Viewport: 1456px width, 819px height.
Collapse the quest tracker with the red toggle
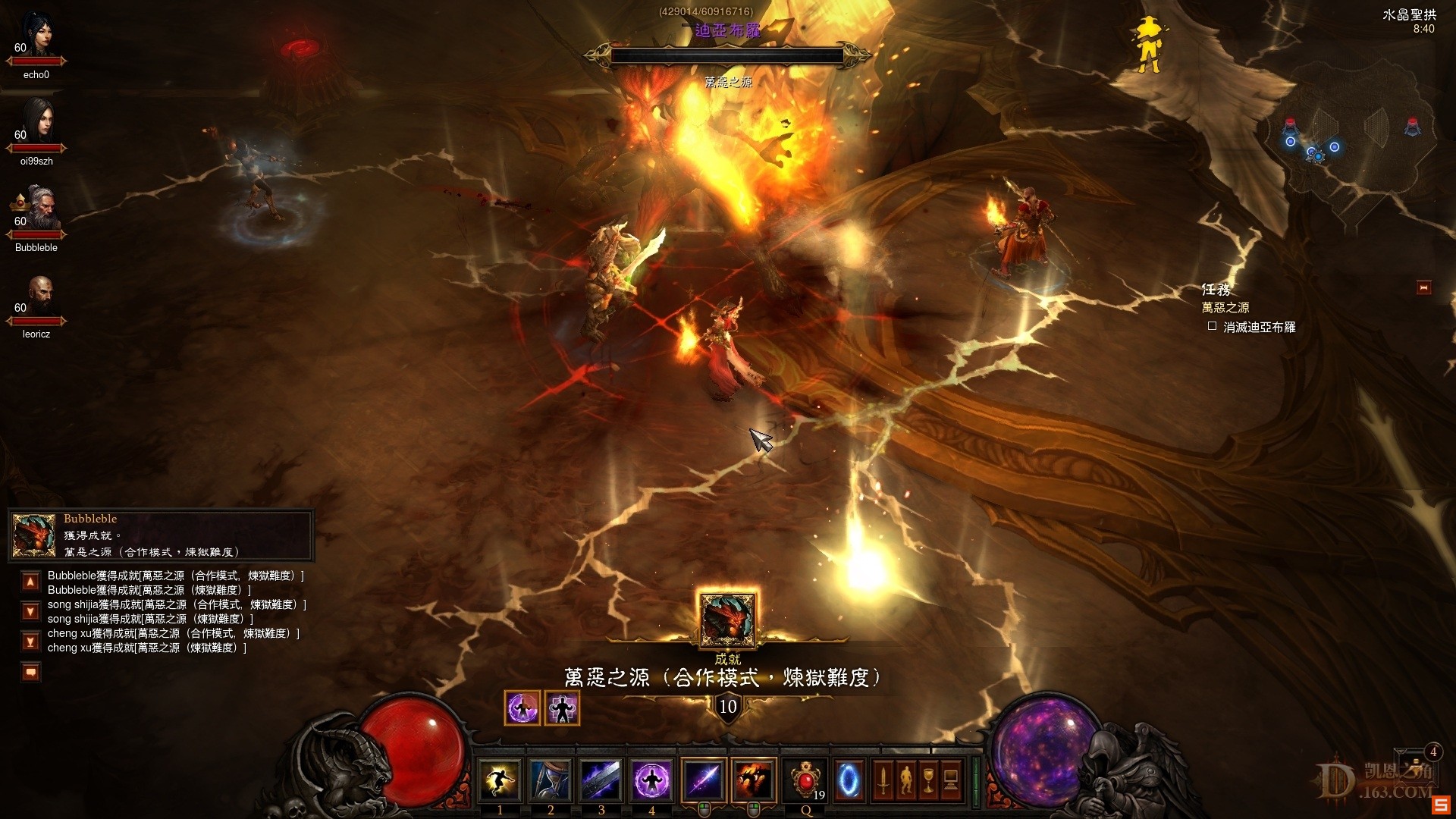[1423, 287]
